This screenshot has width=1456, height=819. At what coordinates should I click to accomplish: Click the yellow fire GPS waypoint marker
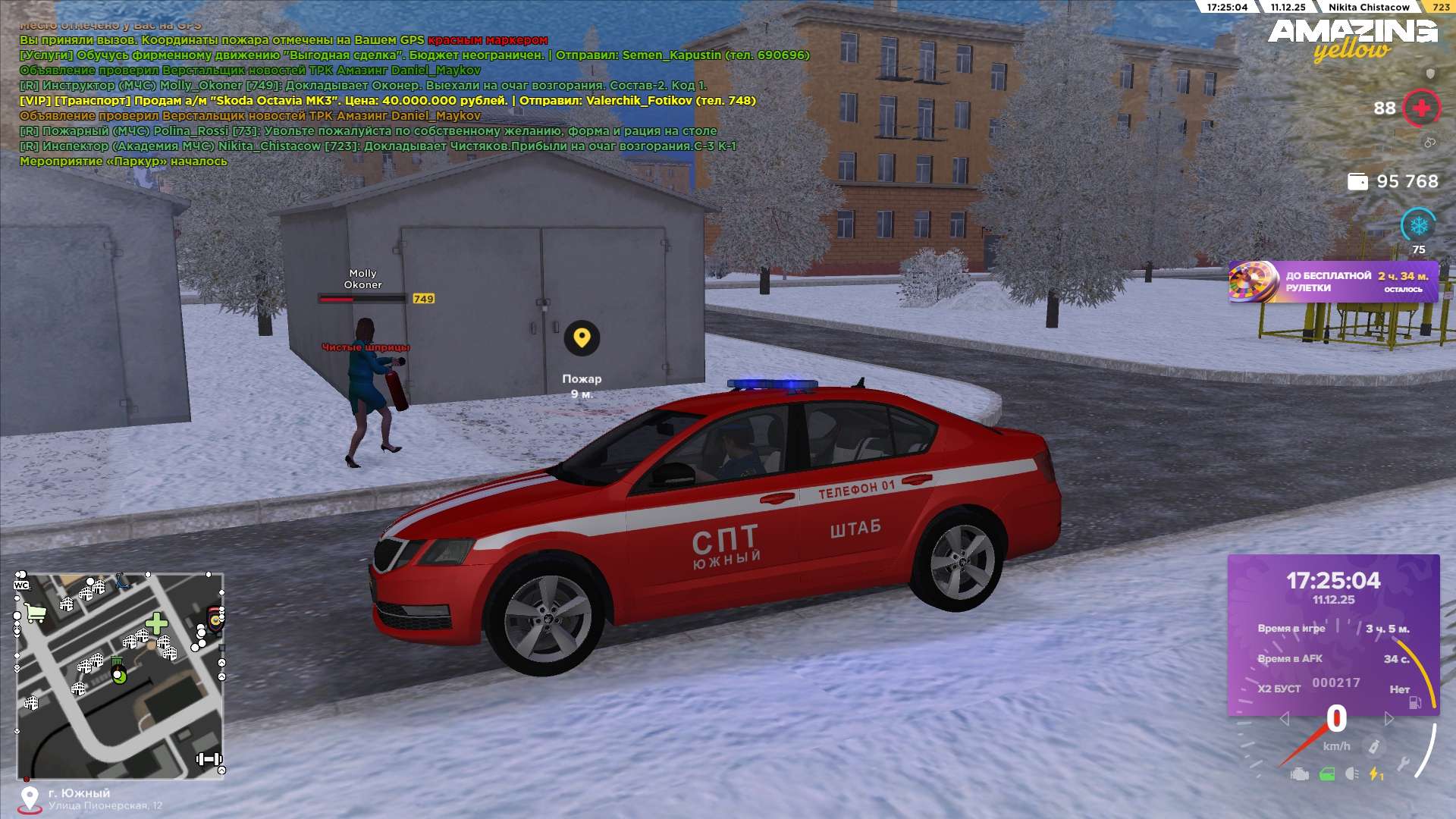[x=582, y=337]
